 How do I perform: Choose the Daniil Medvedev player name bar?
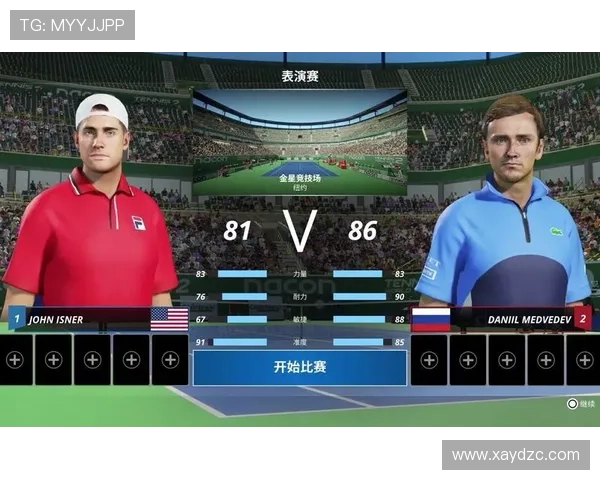(502, 320)
